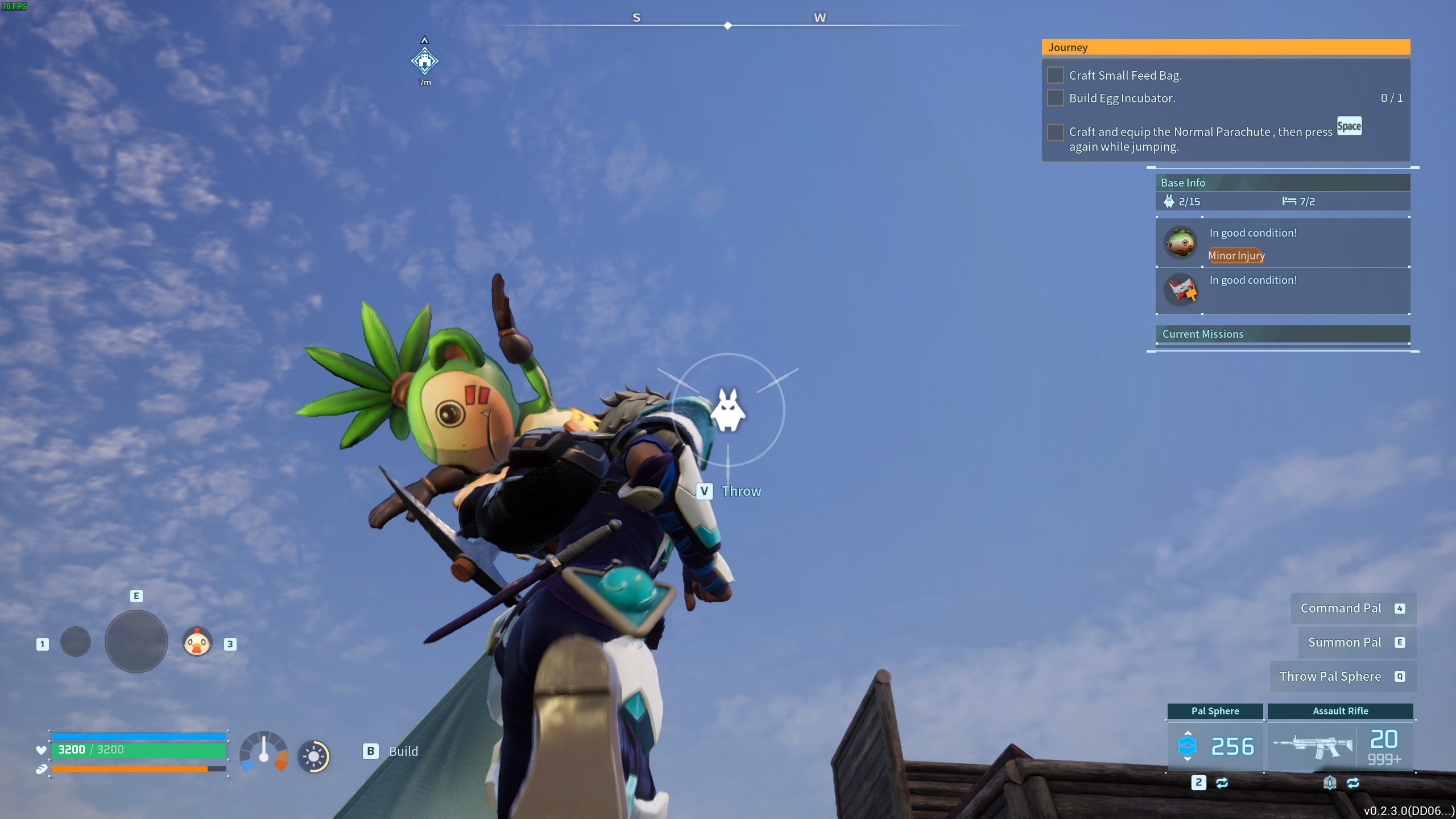The height and width of the screenshot is (819, 1456).
Task: Select the Base Info panel header
Action: point(1184,183)
